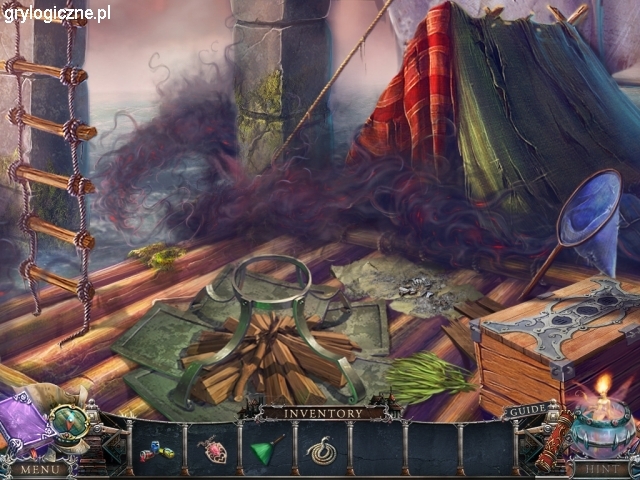The image size is (640, 480).
Task: Open the strategy Guide
Action: pyautogui.click(x=526, y=411)
